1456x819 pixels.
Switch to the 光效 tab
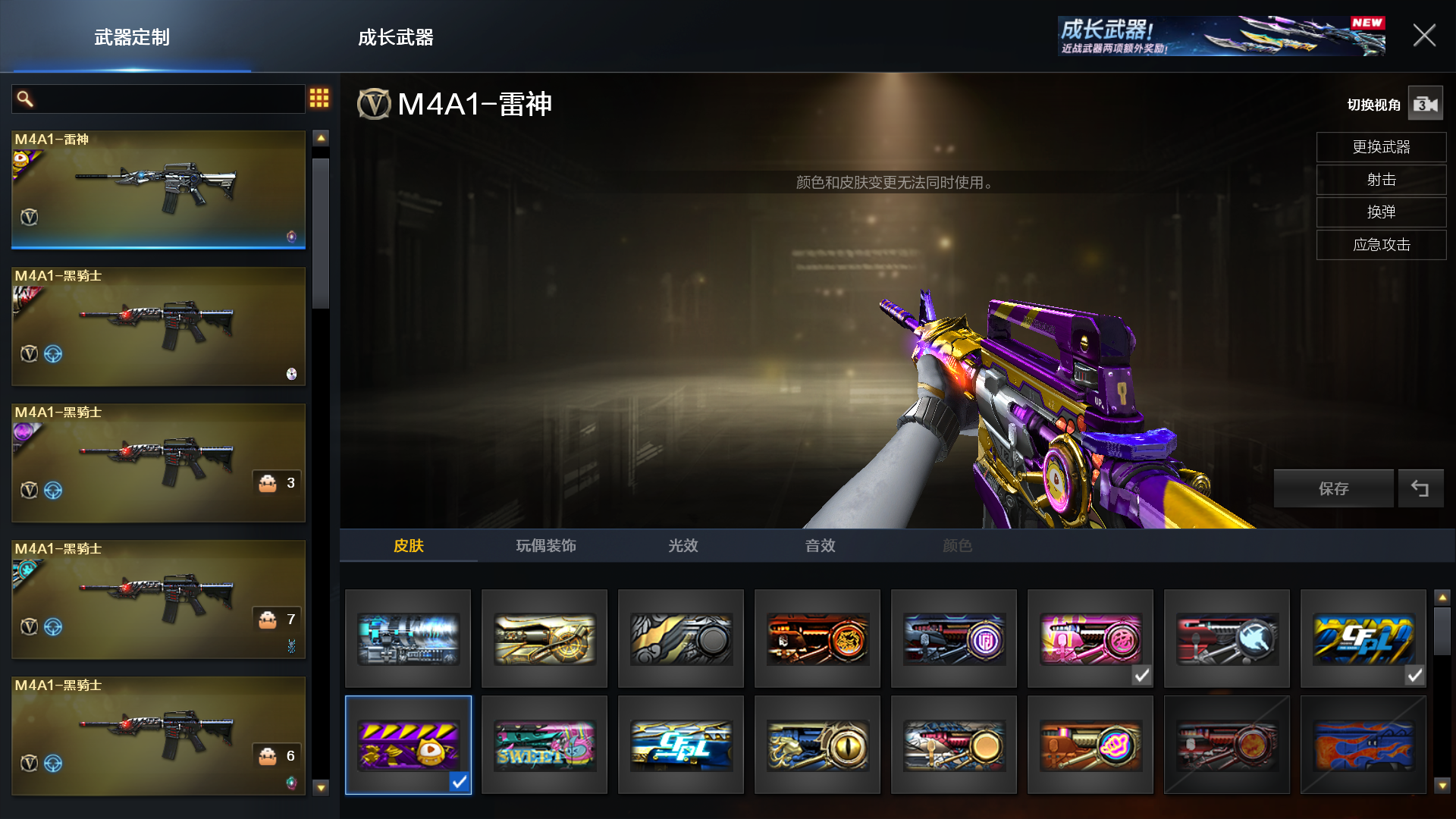682,546
